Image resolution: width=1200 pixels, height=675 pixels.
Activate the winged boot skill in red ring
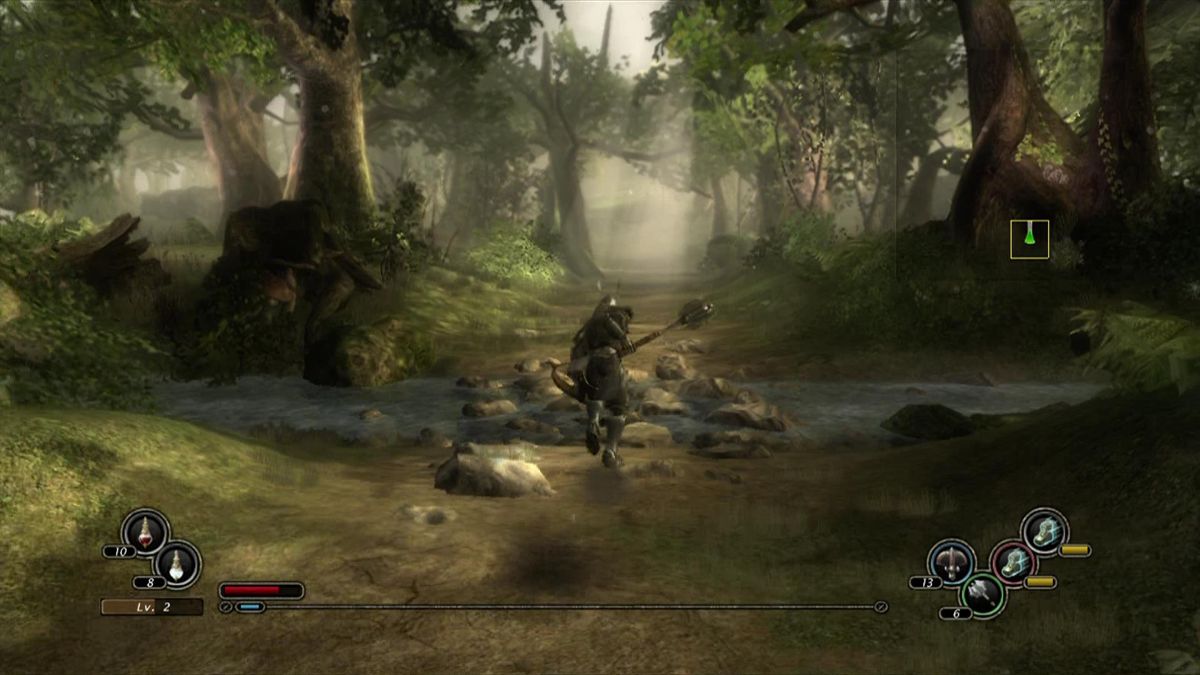pyautogui.click(x=1013, y=563)
